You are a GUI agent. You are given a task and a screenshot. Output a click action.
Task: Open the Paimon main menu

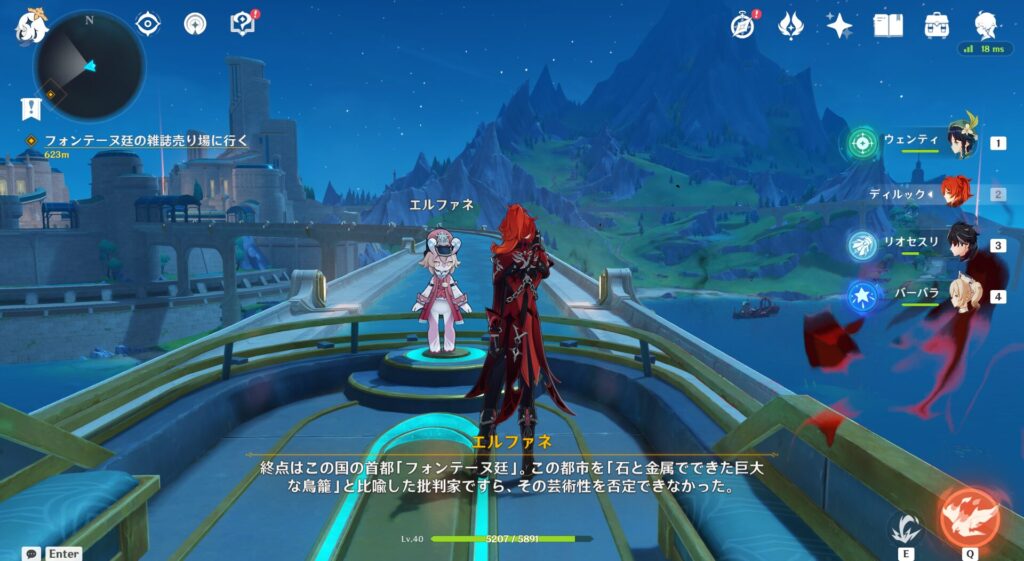click(x=31, y=25)
